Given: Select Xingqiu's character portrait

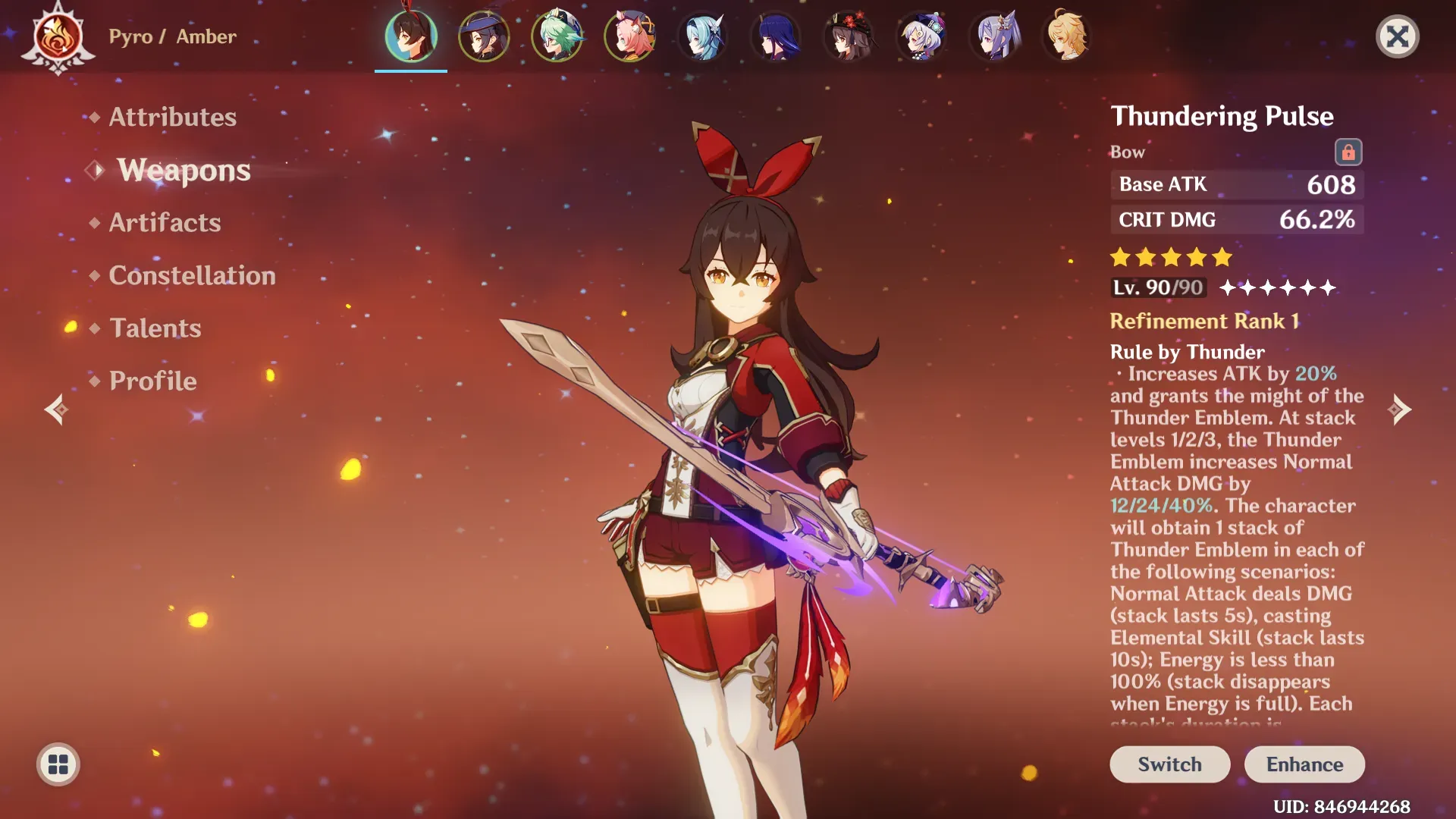Looking at the screenshot, I should (485, 36).
